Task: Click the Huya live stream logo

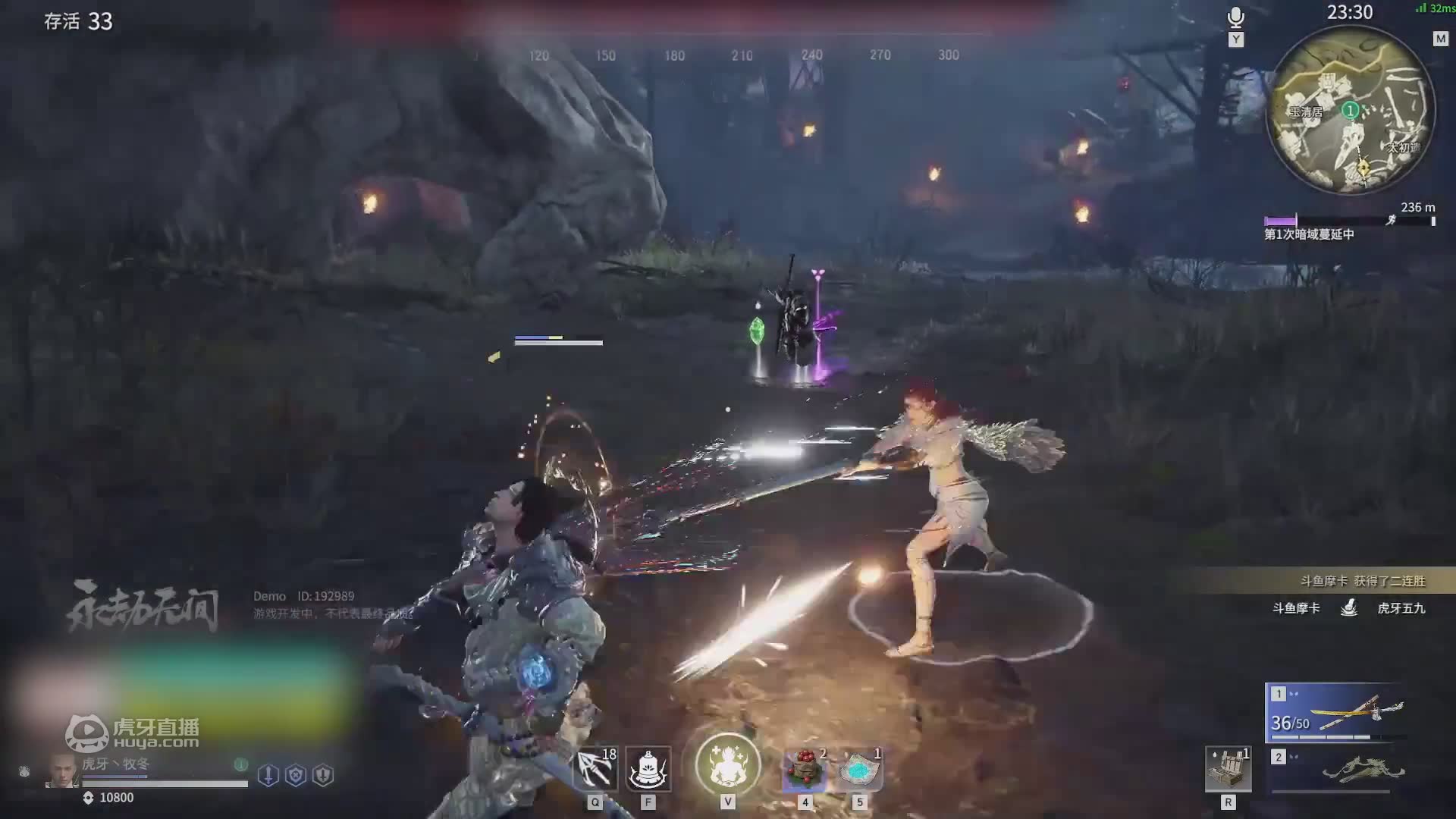Action: pyautogui.click(x=133, y=733)
